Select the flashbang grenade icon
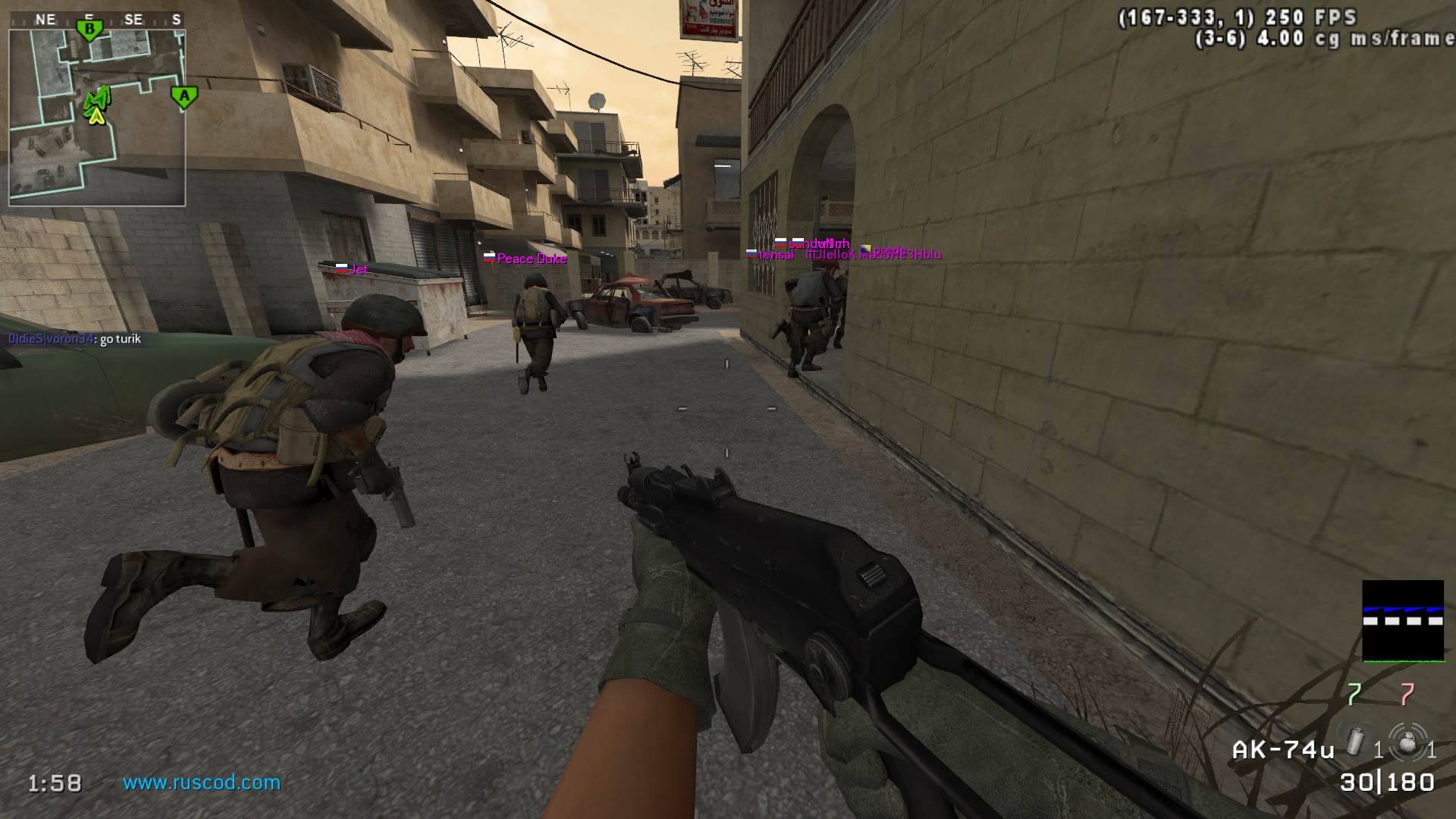This screenshot has width=1456, height=819. [1355, 742]
